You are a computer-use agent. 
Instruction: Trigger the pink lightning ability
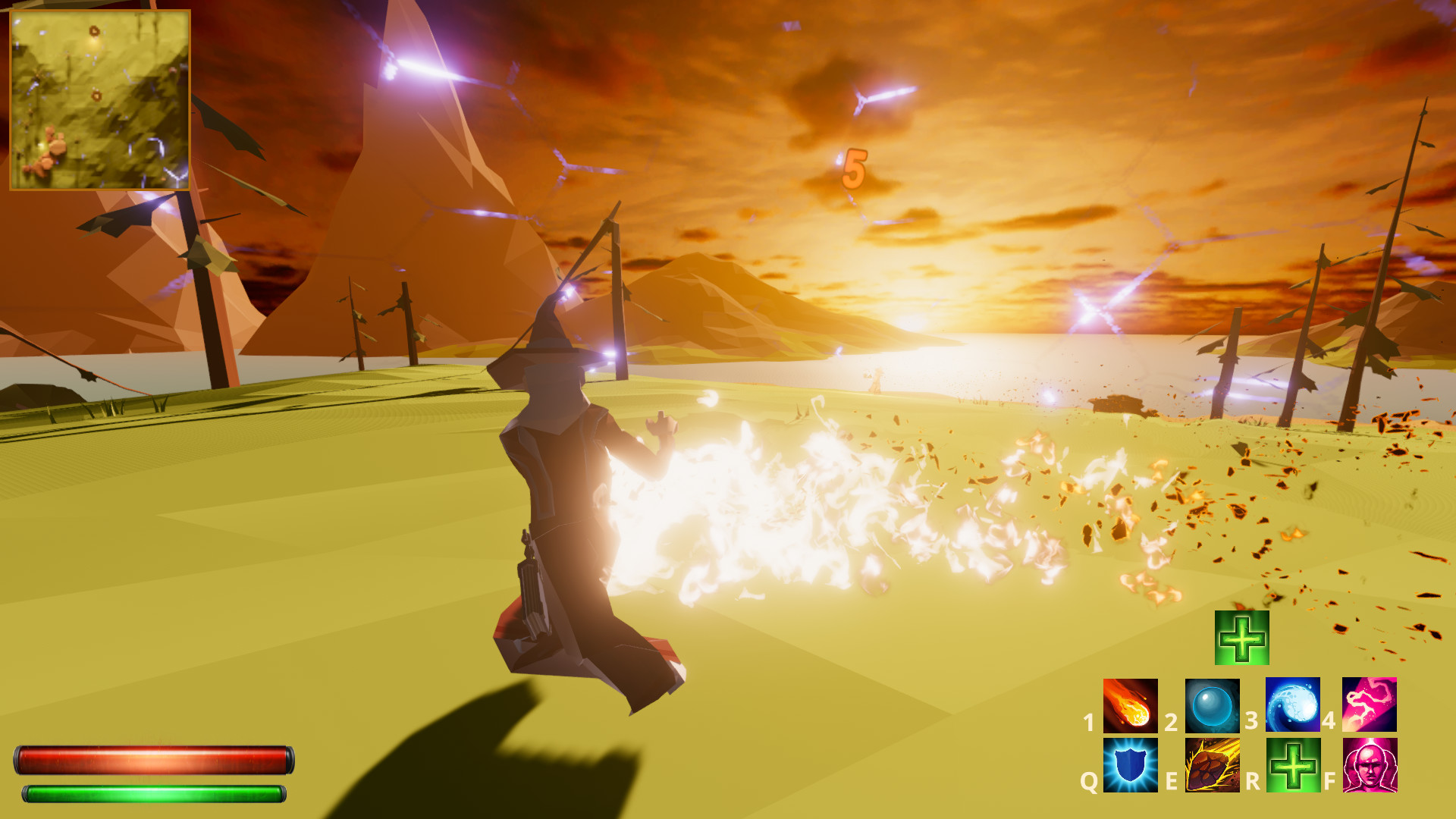coord(1370,705)
